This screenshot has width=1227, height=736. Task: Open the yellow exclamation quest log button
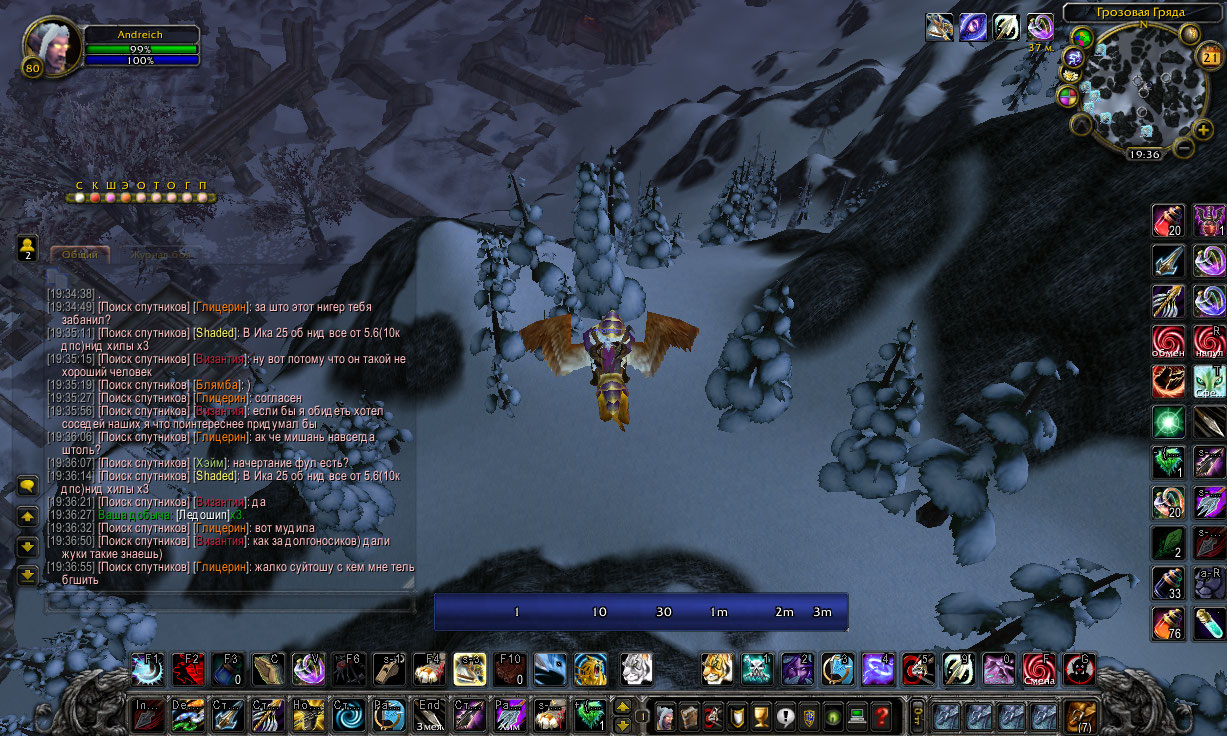tap(785, 716)
